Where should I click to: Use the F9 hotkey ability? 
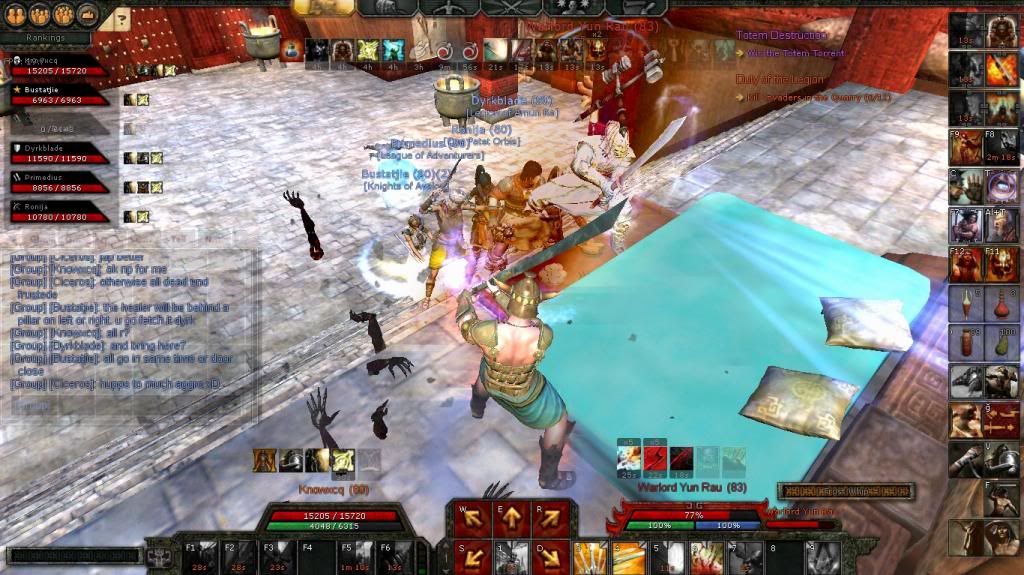965,147
